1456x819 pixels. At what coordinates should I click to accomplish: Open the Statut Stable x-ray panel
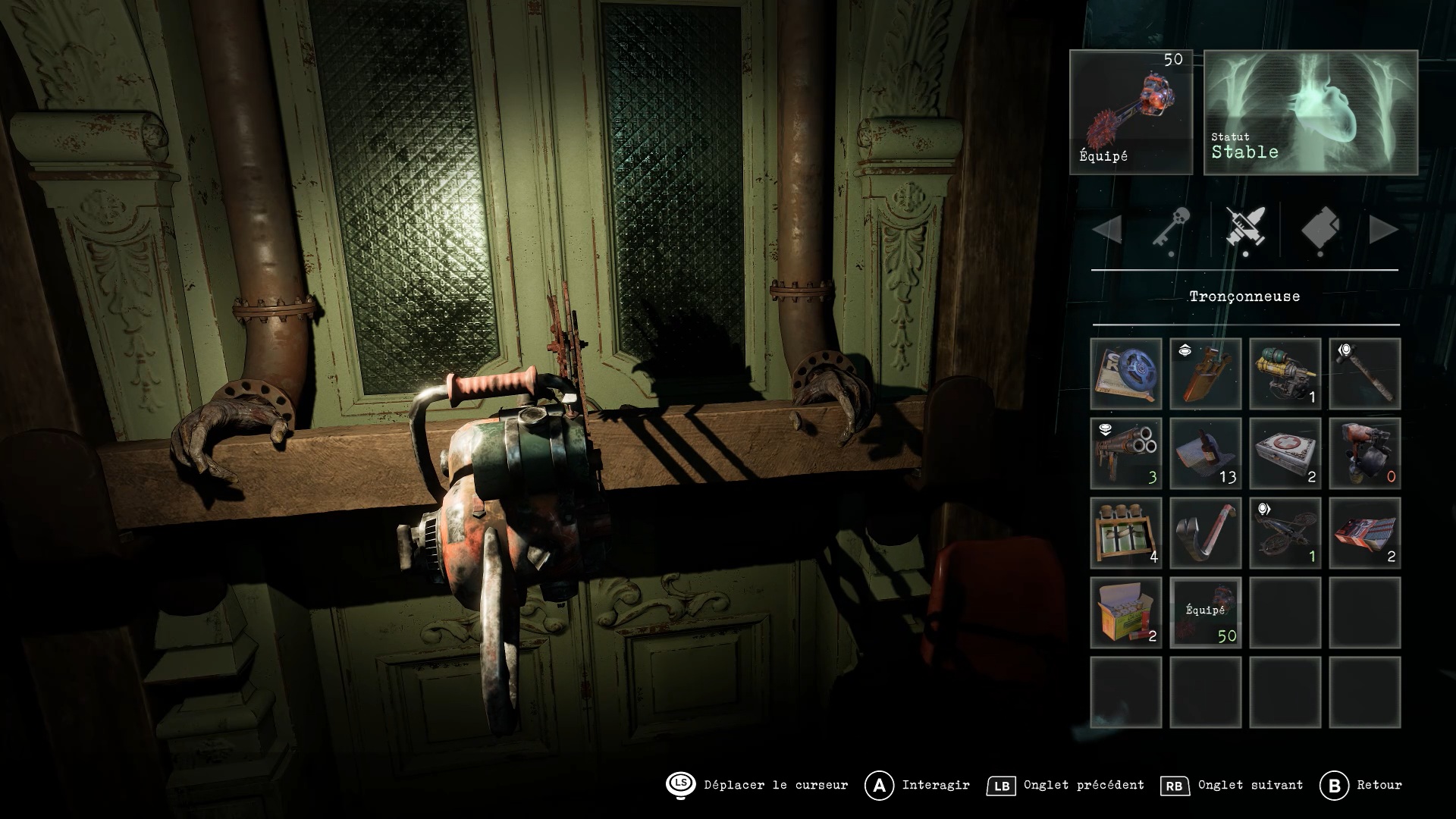tap(1310, 112)
